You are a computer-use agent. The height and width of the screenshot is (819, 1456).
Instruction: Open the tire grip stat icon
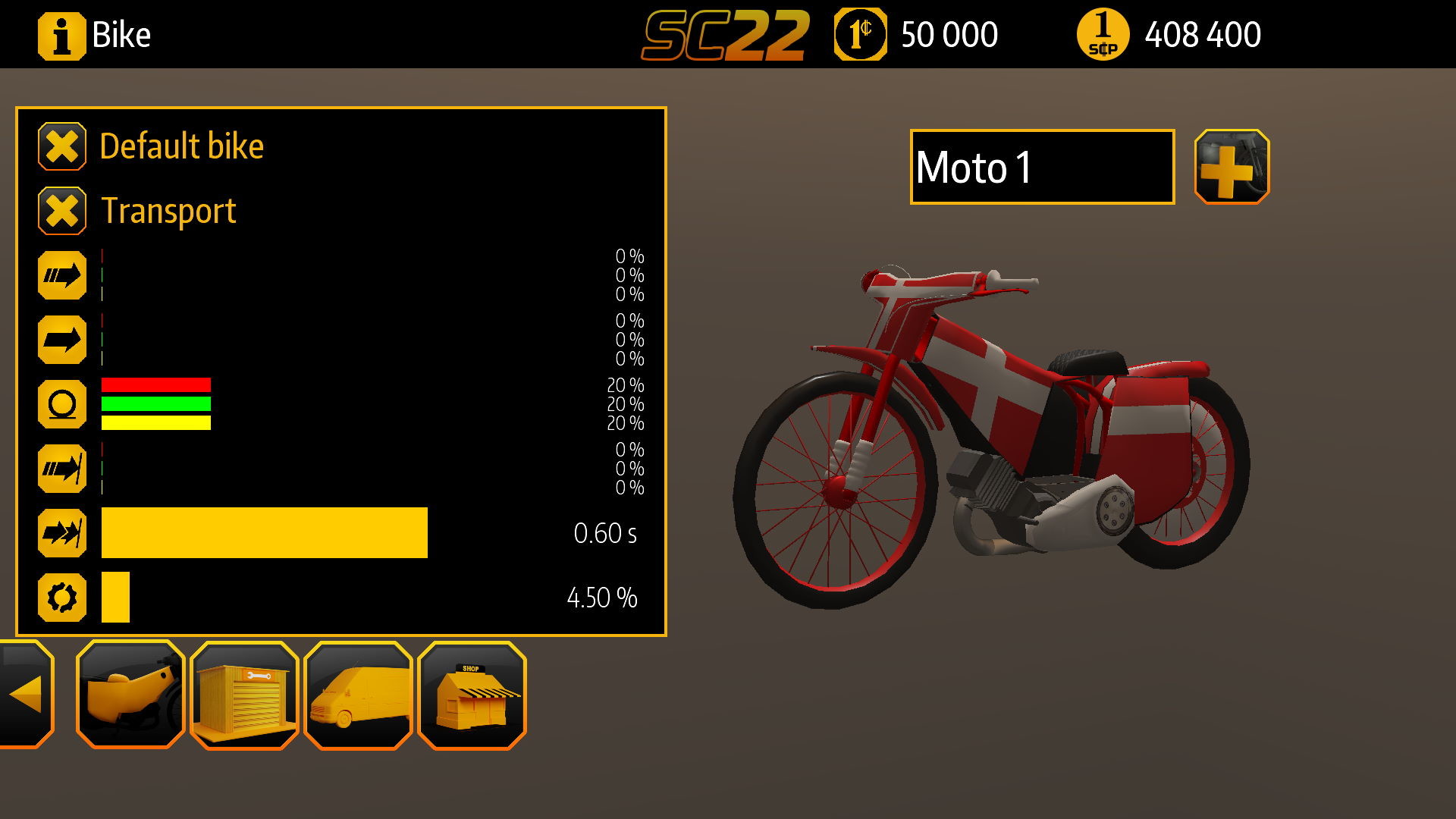point(64,404)
